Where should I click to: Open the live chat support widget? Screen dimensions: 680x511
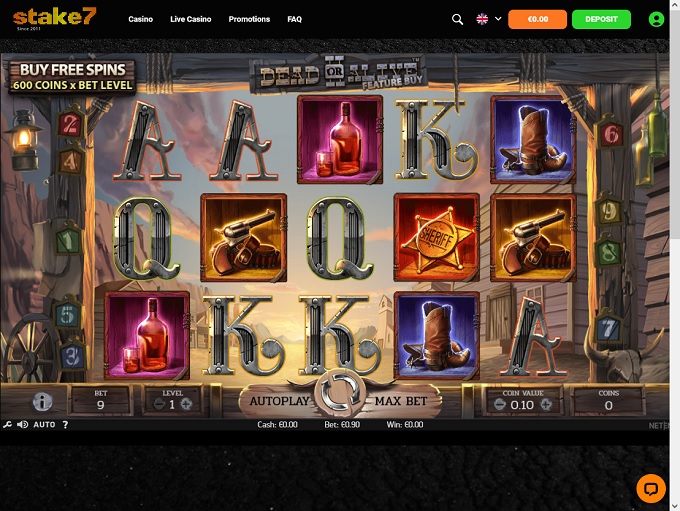(650, 489)
